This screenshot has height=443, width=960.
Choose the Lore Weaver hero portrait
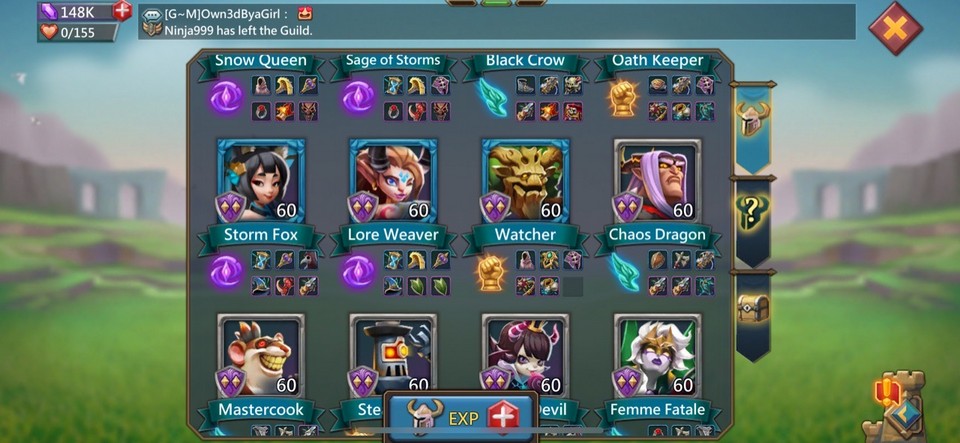393,181
